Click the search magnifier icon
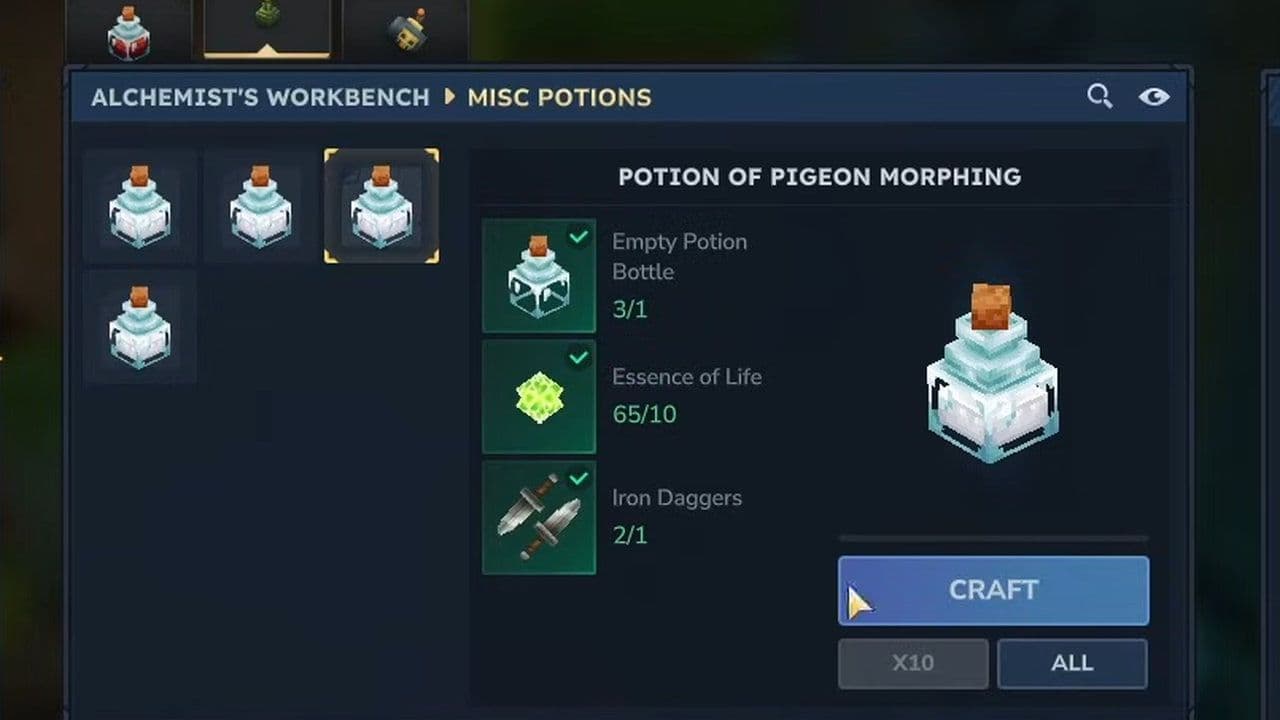1280x720 pixels. click(x=1099, y=96)
